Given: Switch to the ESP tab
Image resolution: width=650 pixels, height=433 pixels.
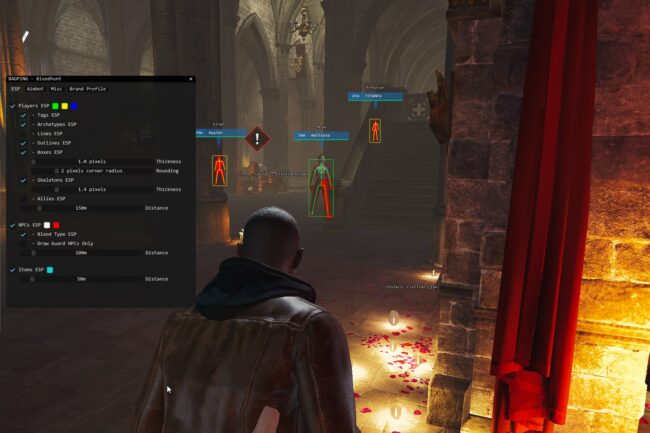Looking at the screenshot, I should click(x=15, y=89).
